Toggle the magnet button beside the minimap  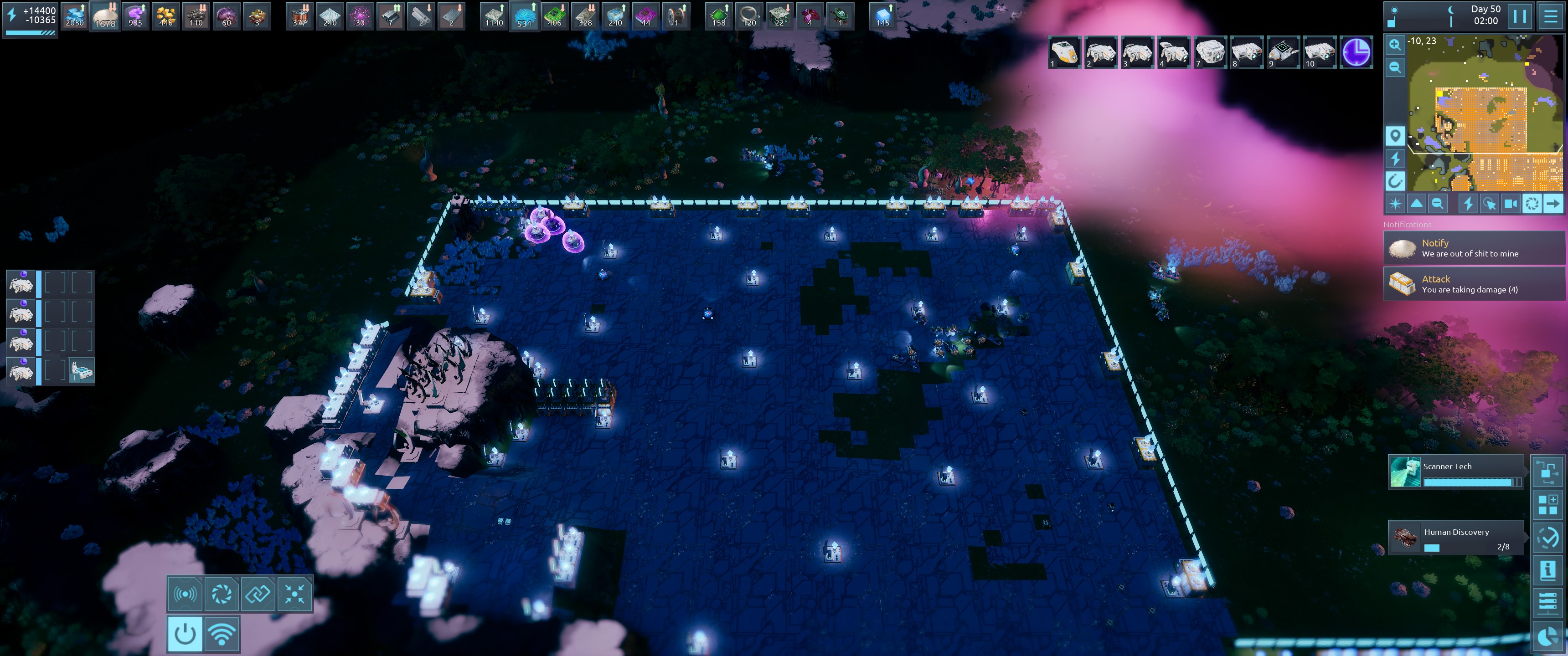[x=1394, y=181]
